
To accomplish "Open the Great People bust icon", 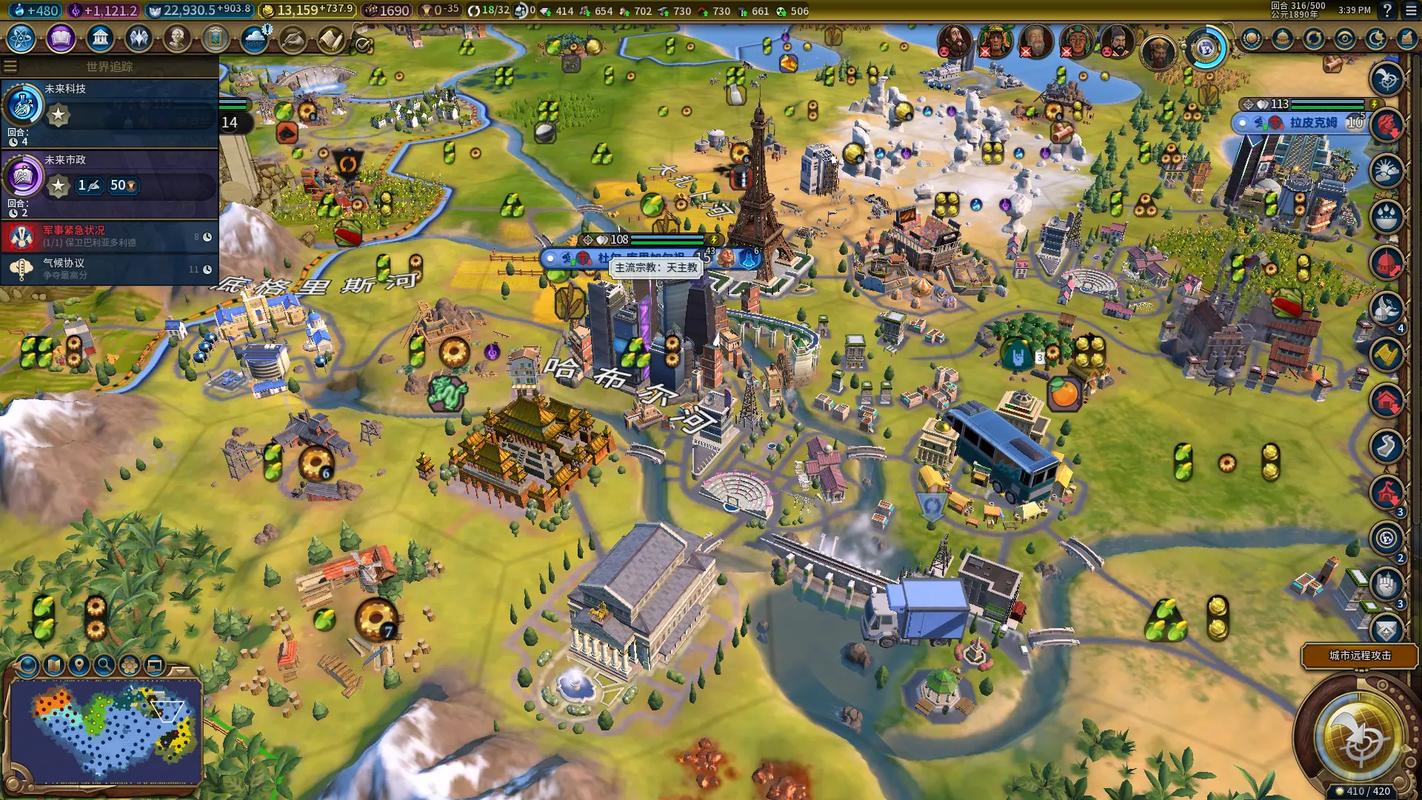I will point(177,39).
